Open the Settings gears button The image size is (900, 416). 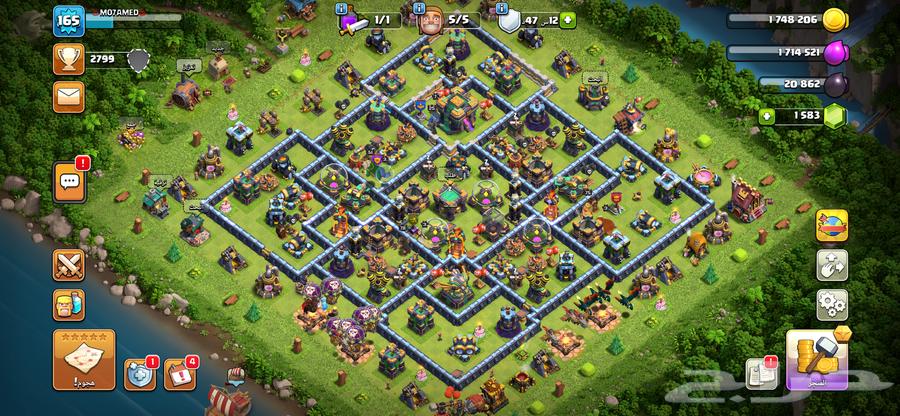(x=832, y=304)
